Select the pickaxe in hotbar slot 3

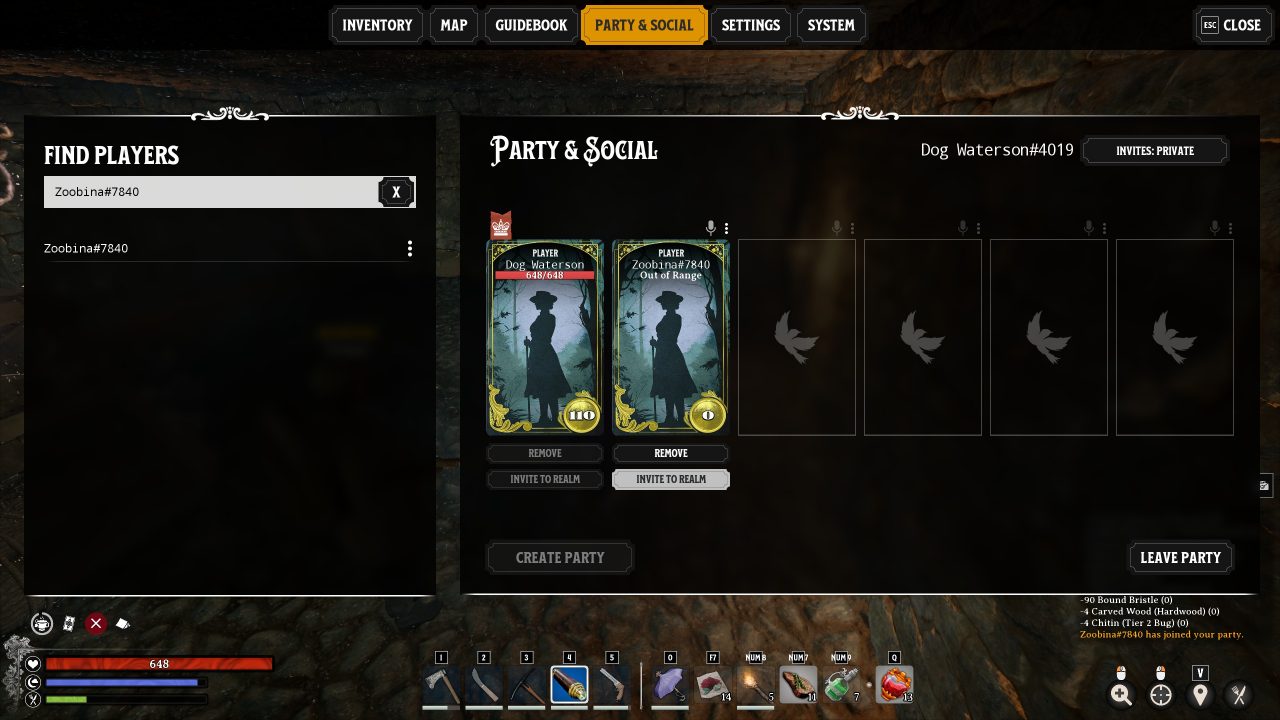click(x=526, y=685)
